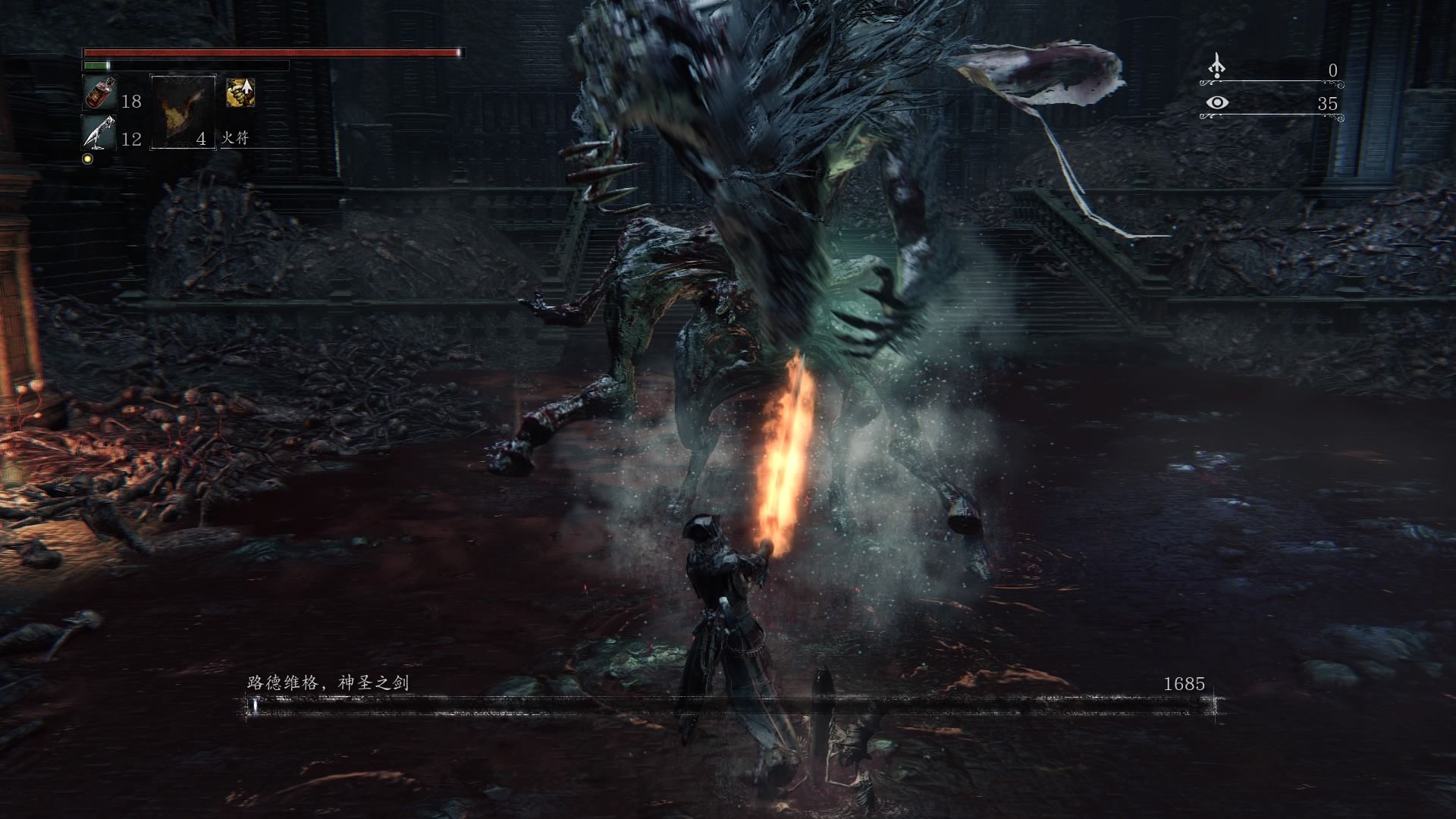Select the blood vial item icon
The width and height of the screenshot is (1456, 819).
(100, 93)
